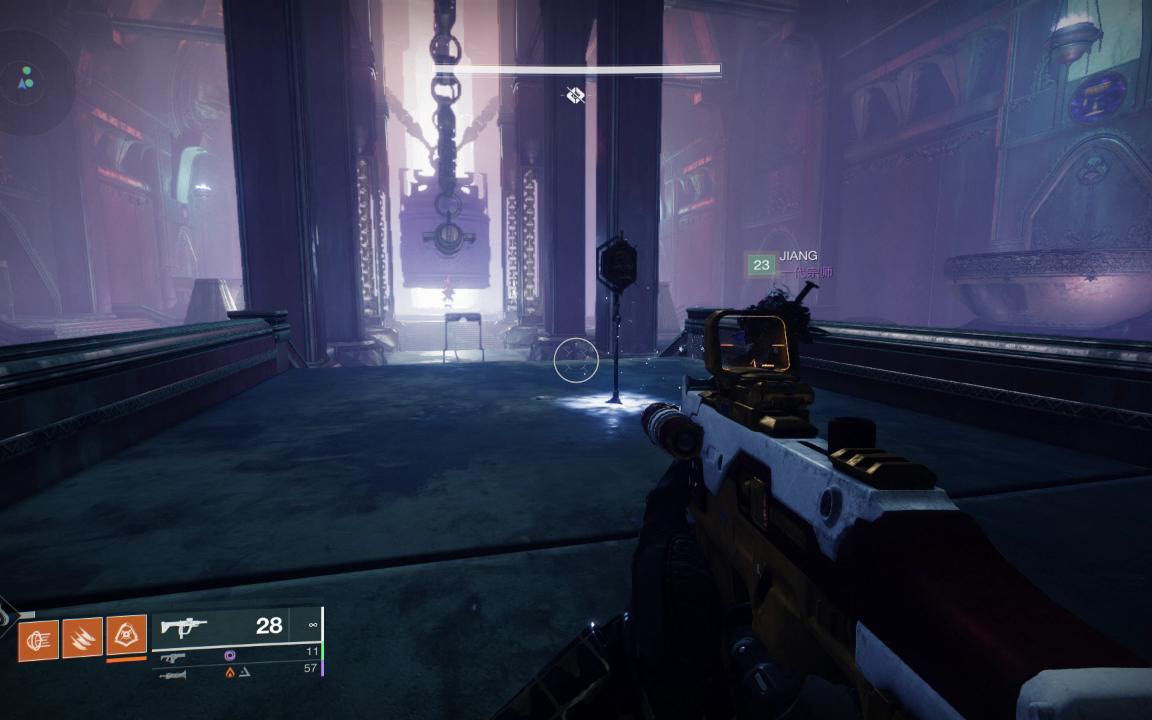Click the diamond objective waypoint marker
The width and height of the screenshot is (1152, 720).
[575, 95]
